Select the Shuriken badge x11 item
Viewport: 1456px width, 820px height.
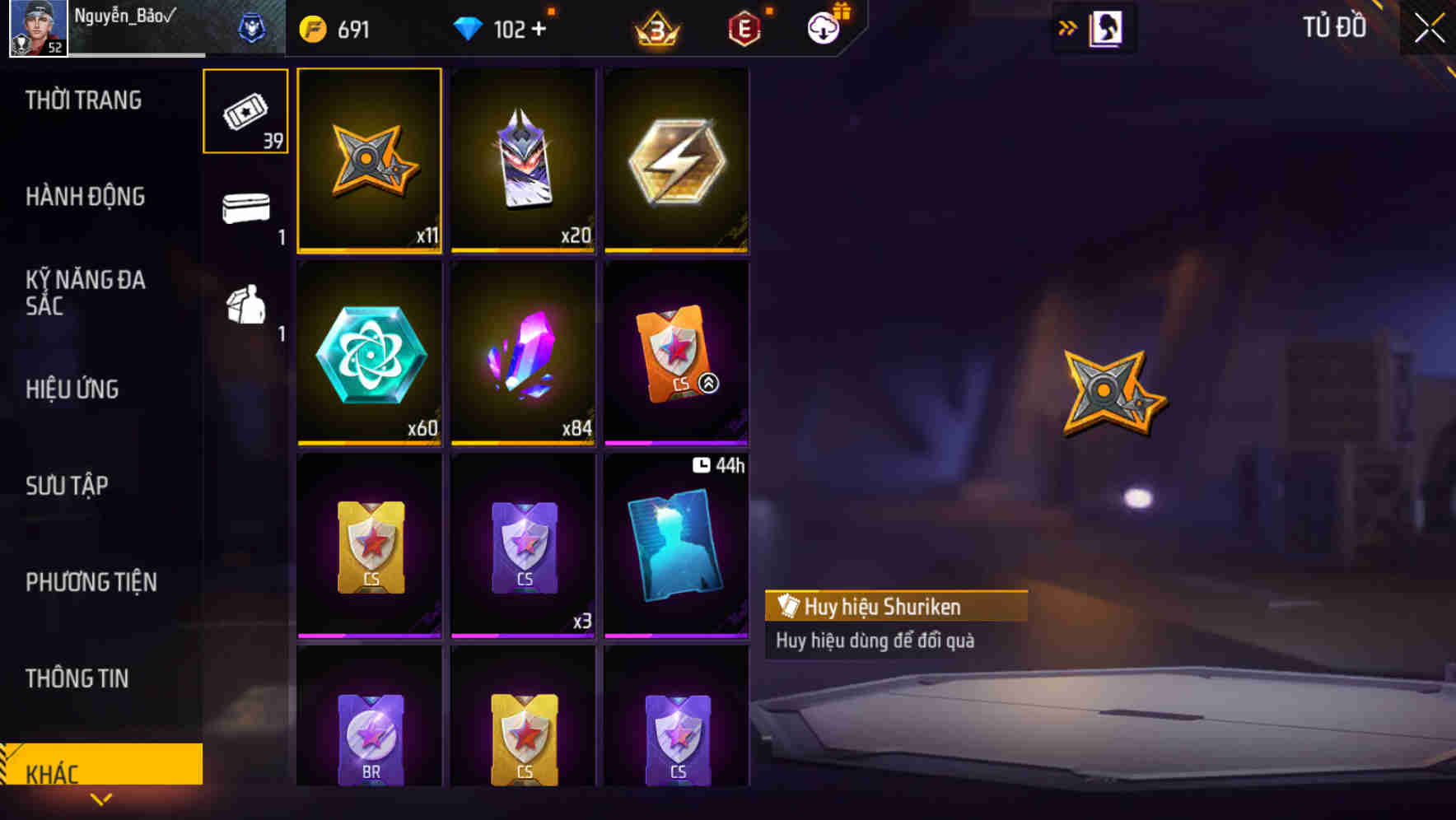(x=369, y=161)
